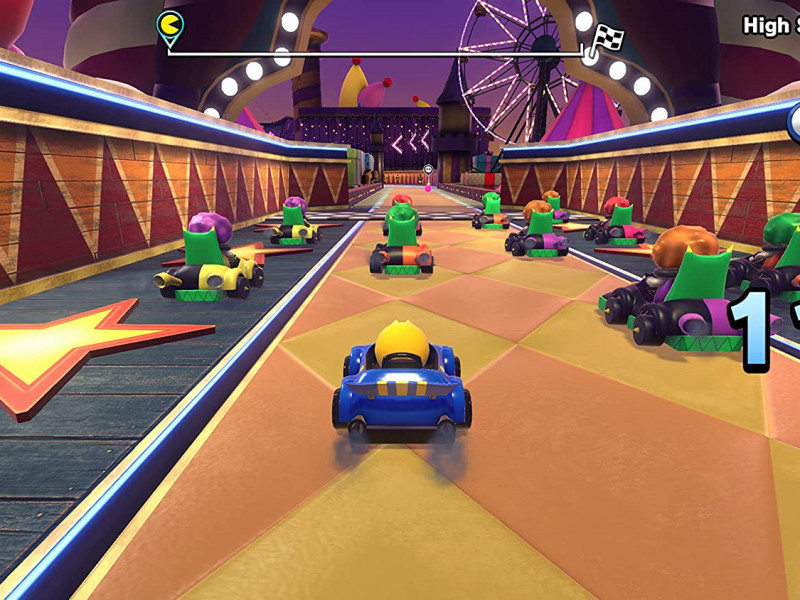Screen dimensions: 800x600
Task: Click the Pac-Man progress marker icon
Action: pyautogui.click(x=170, y=25)
